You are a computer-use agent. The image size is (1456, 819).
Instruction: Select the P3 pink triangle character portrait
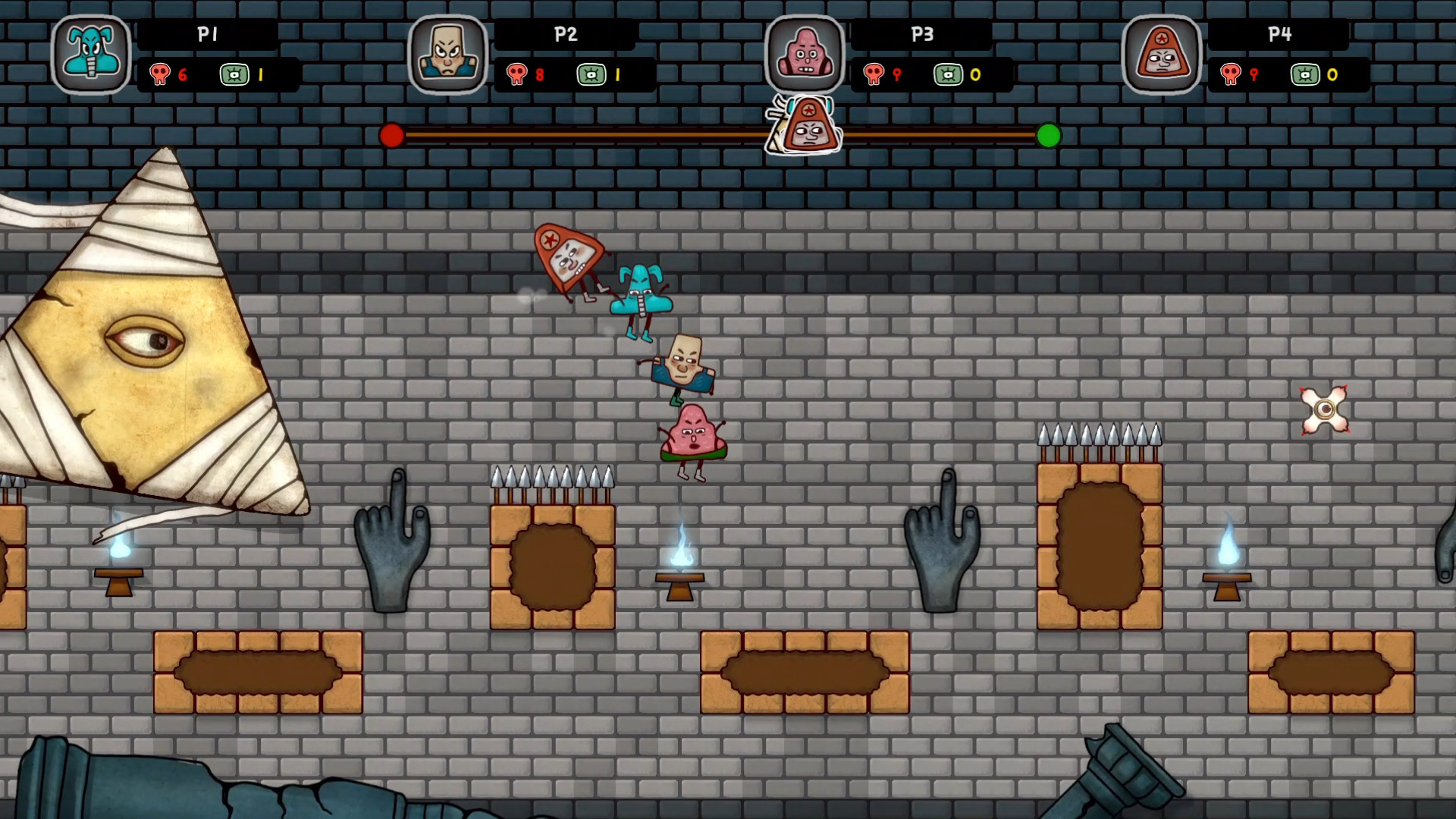[x=806, y=53]
